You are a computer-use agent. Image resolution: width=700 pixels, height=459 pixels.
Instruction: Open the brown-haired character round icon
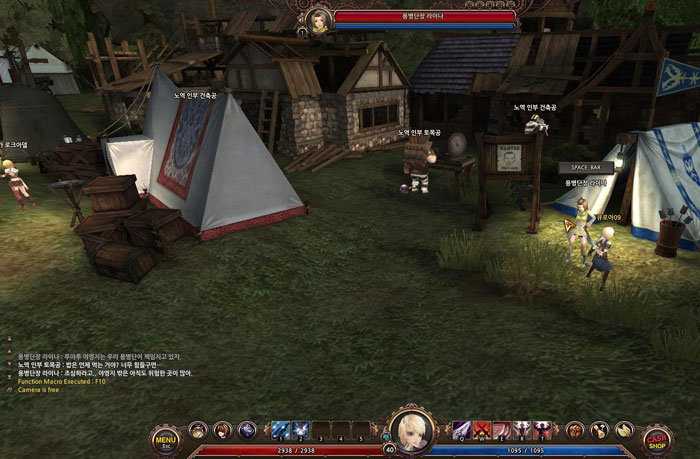[x=222, y=430]
